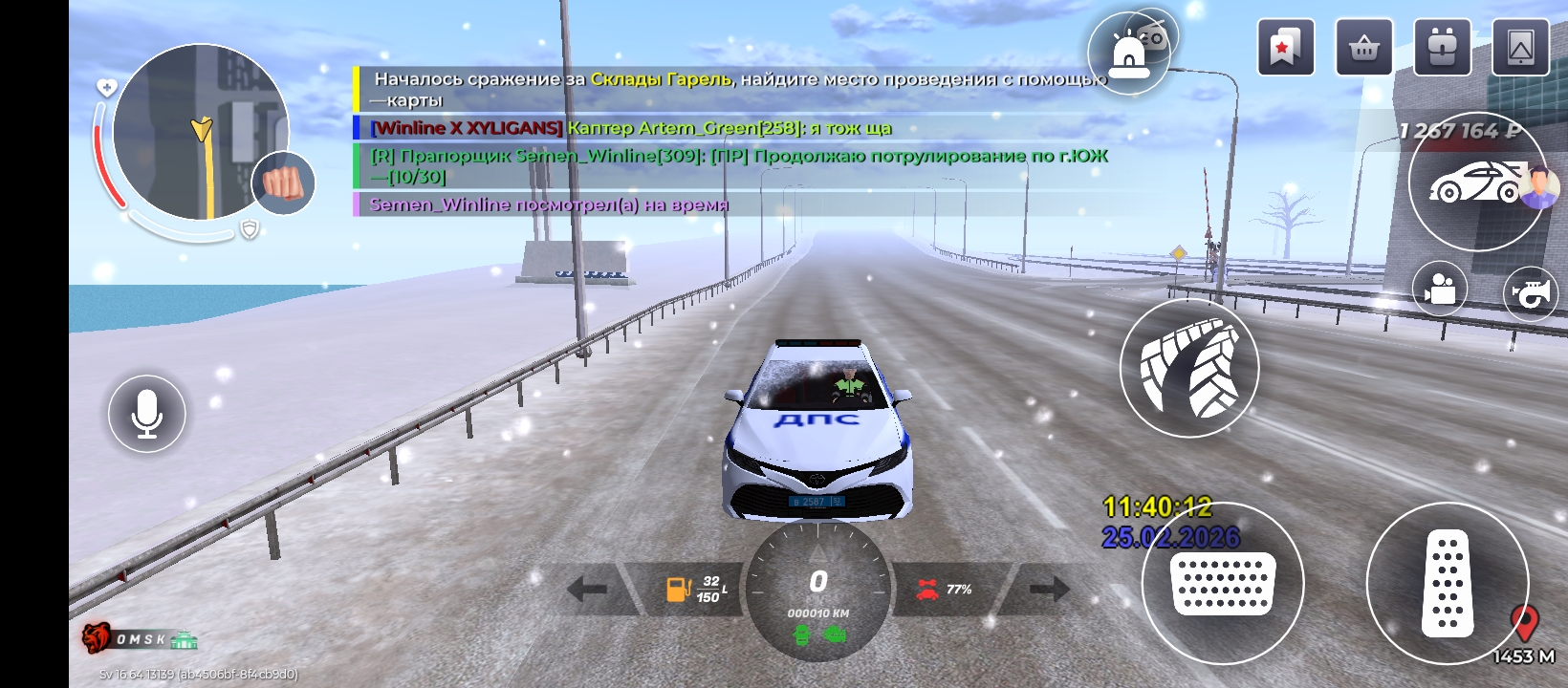Viewport: 1568px width, 688px height.
Task: Tap the tall gas pedal
Action: pos(1448,583)
